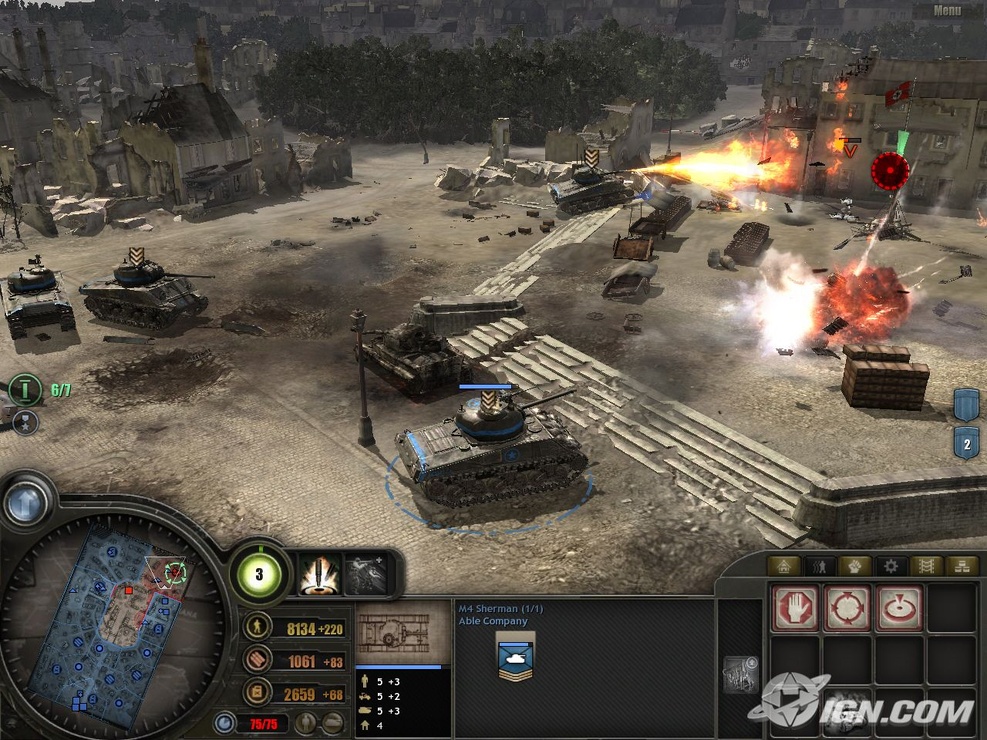Image resolution: width=987 pixels, height=740 pixels.
Task: Choose the circular arrows attack-move command
Action: pos(847,608)
